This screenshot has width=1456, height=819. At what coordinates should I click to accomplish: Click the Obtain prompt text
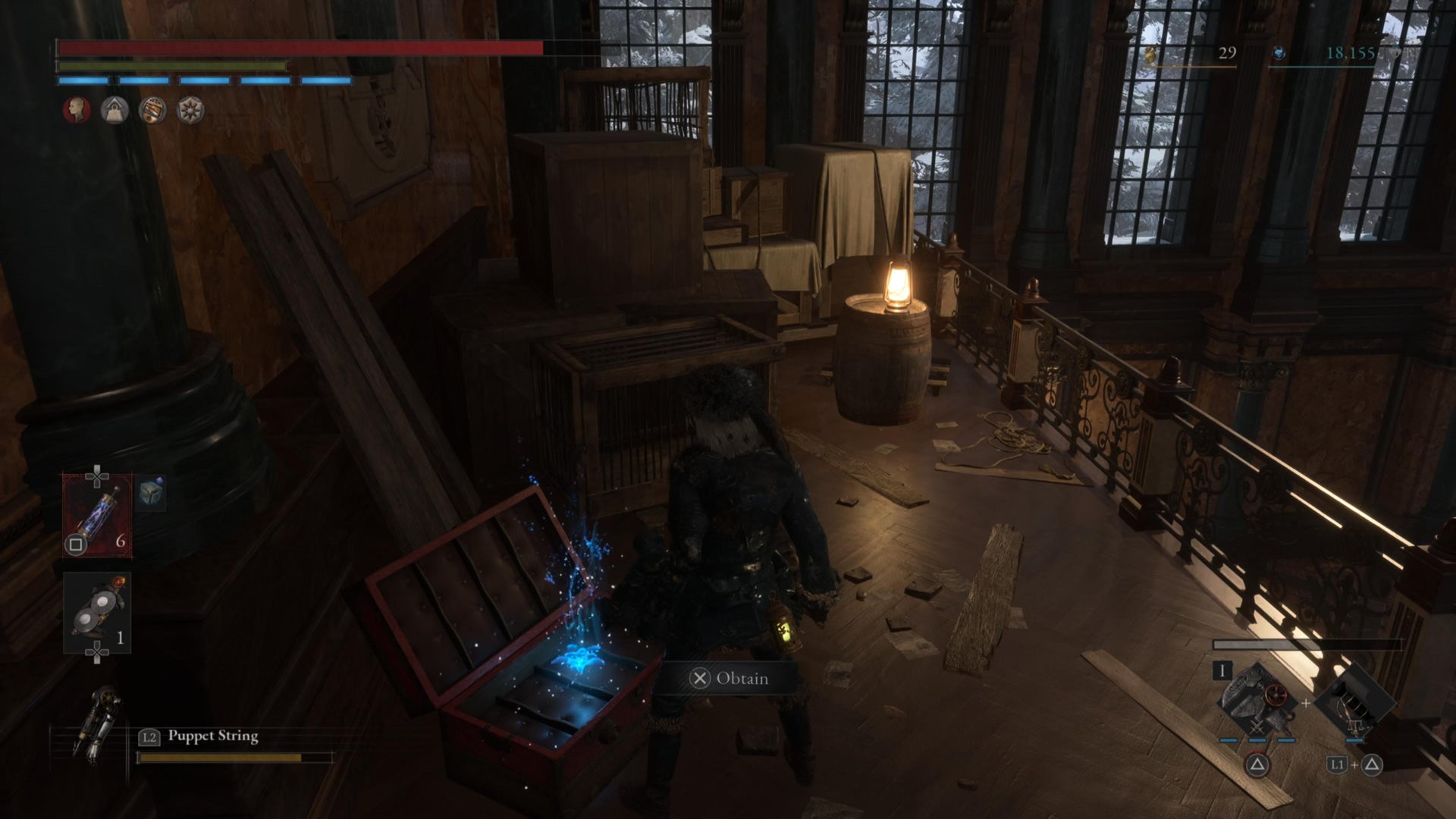(741, 678)
